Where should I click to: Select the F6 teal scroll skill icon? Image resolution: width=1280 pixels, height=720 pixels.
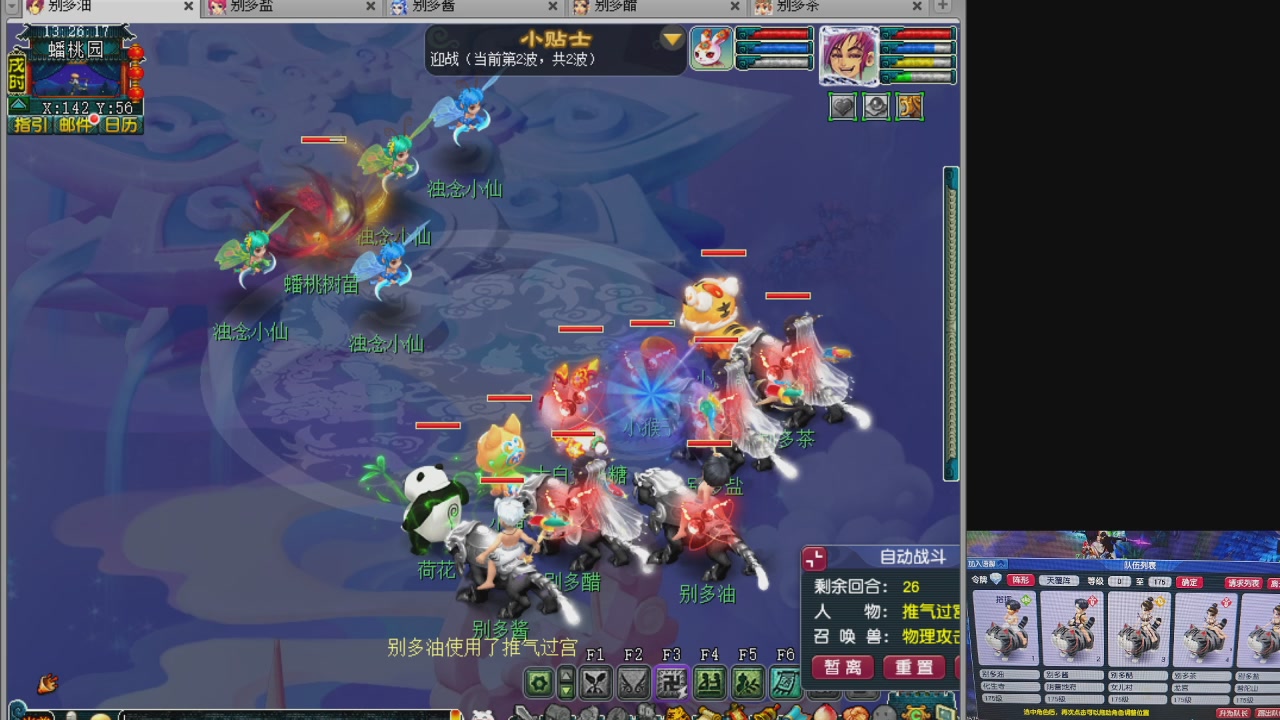[785, 681]
